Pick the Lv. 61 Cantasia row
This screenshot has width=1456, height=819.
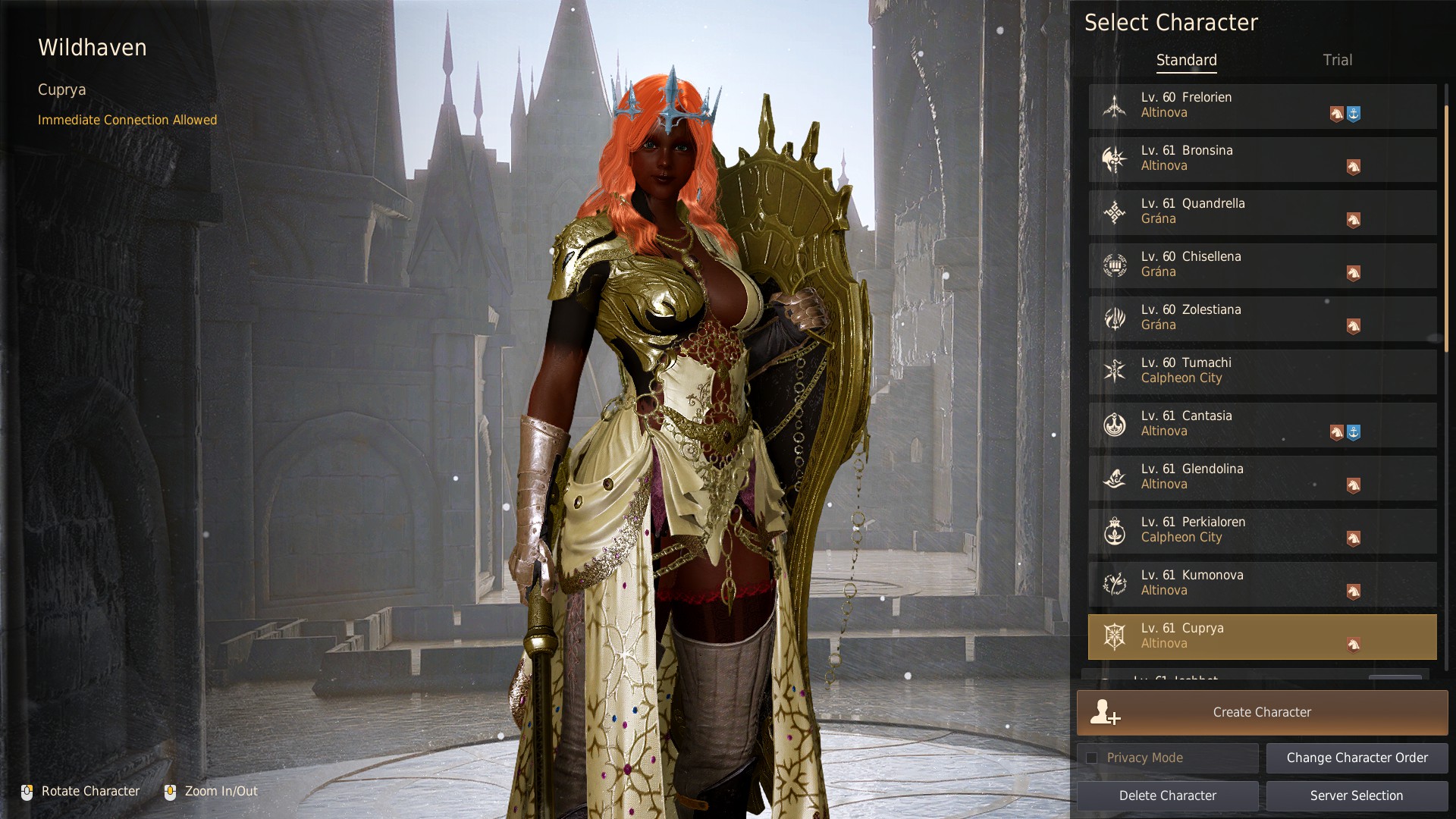pyautogui.click(x=1262, y=425)
